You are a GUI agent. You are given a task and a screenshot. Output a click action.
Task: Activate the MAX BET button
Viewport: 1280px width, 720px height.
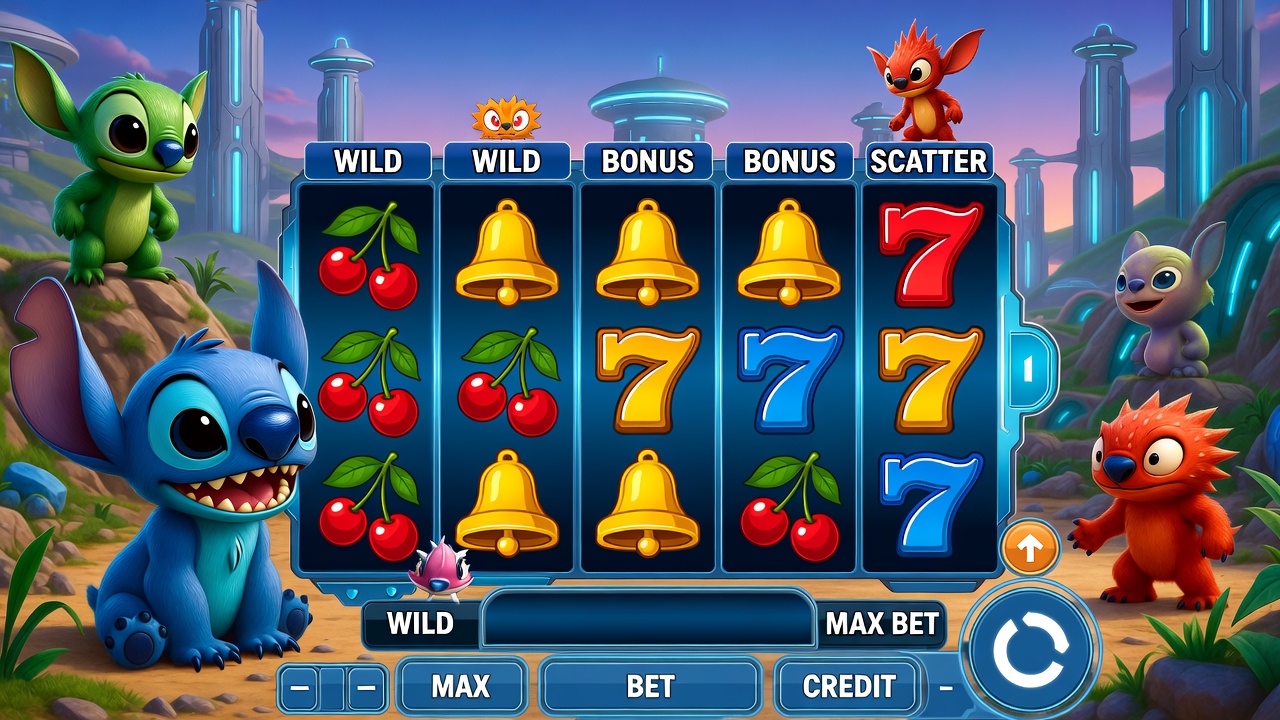(882, 624)
